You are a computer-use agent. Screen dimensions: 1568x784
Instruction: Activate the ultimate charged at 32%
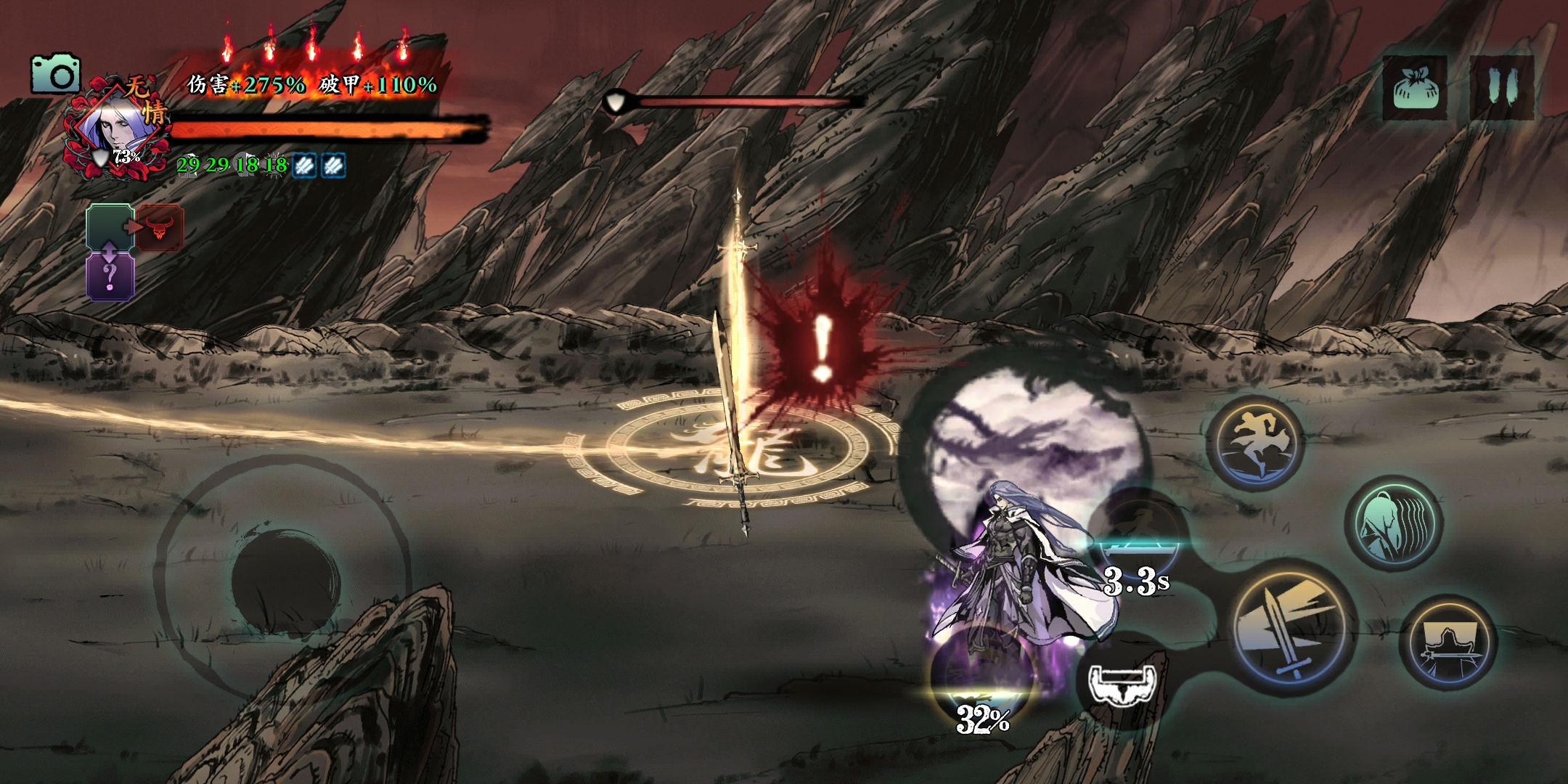[x=983, y=671]
